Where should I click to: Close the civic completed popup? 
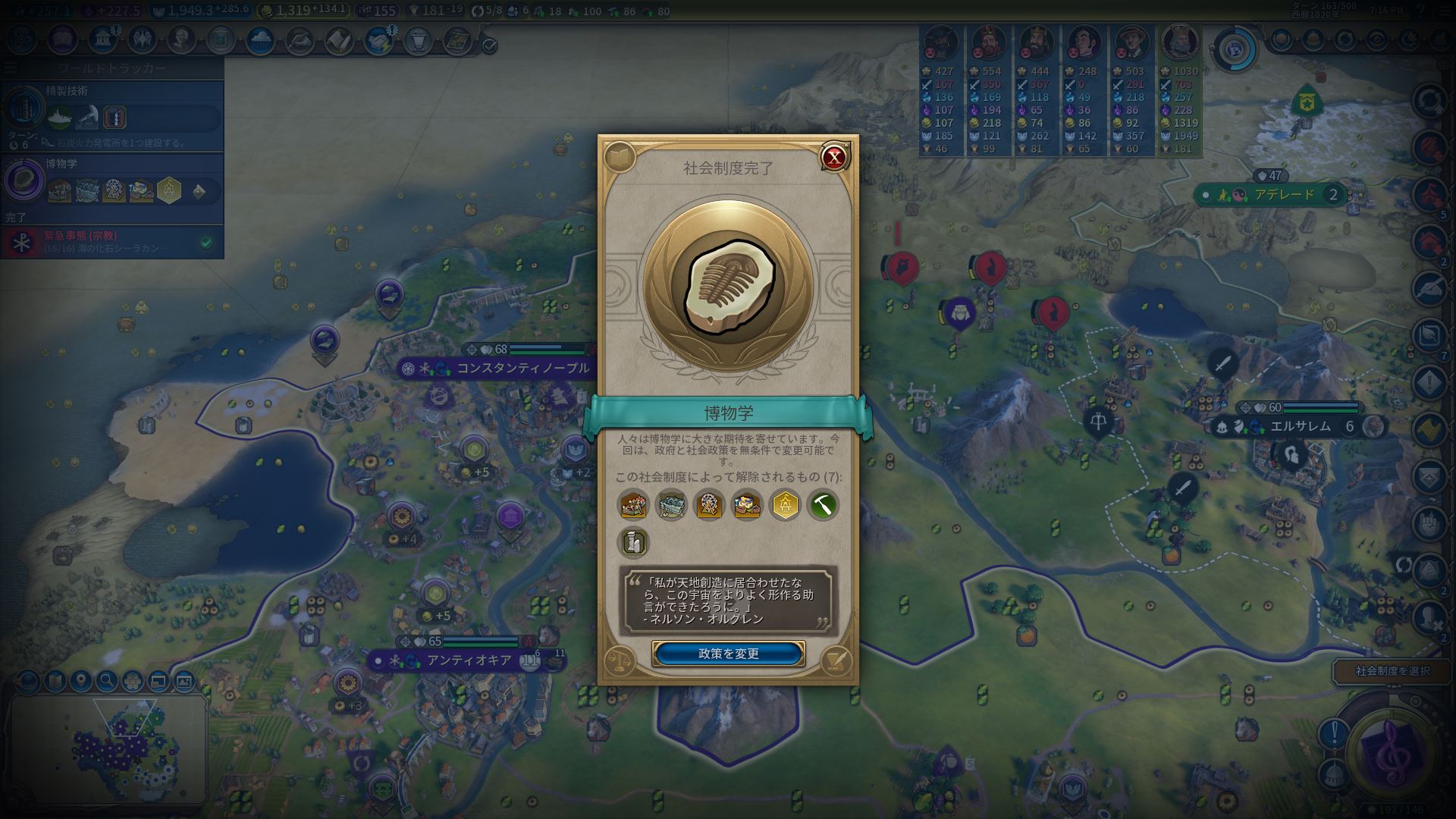coord(834,158)
